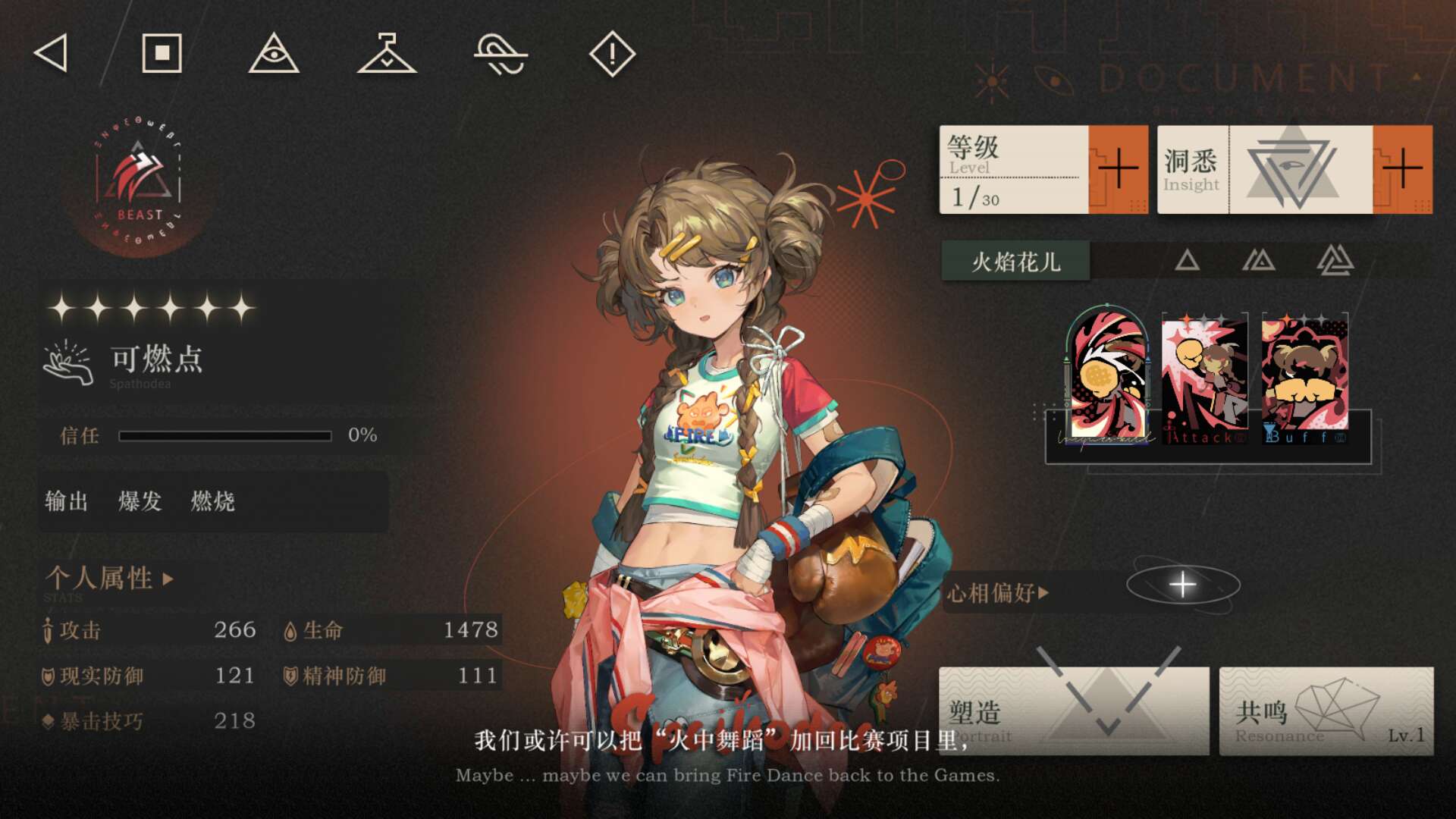
Task: Select the 火焰花儿 skill tab
Action: coord(1015,262)
